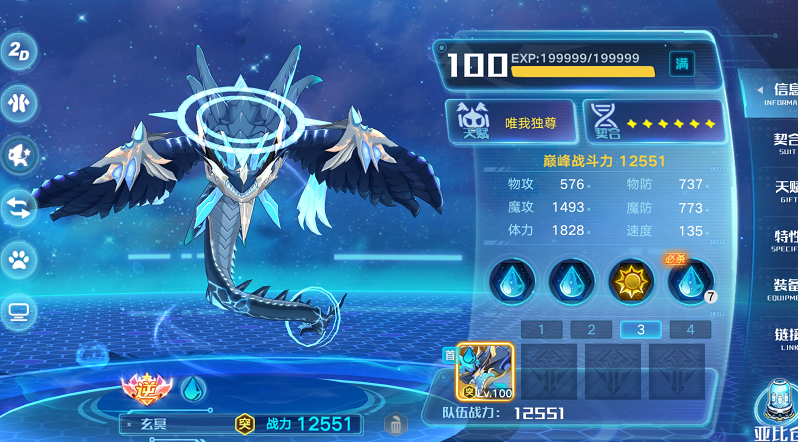Select the sun skill icon
Screen dimensions: 798x442
click(631, 281)
